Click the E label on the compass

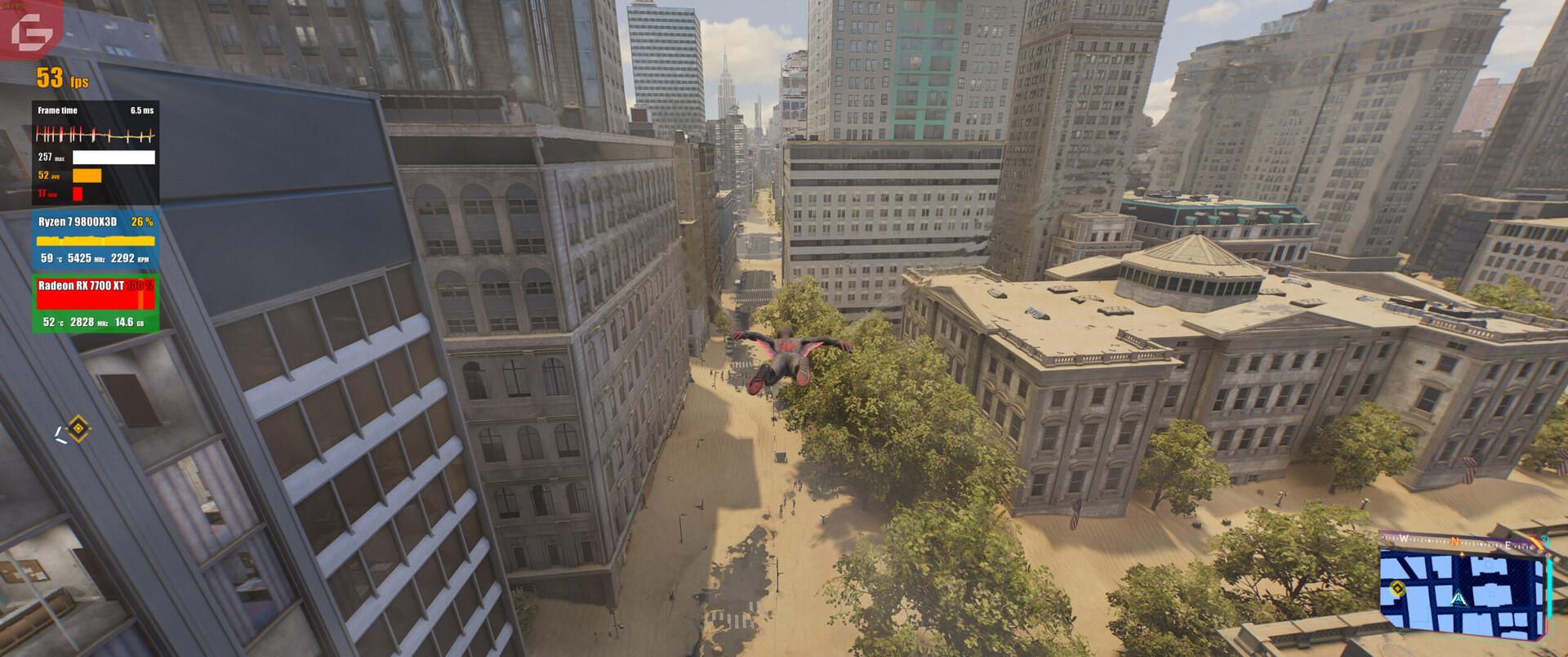[1508, 545]
